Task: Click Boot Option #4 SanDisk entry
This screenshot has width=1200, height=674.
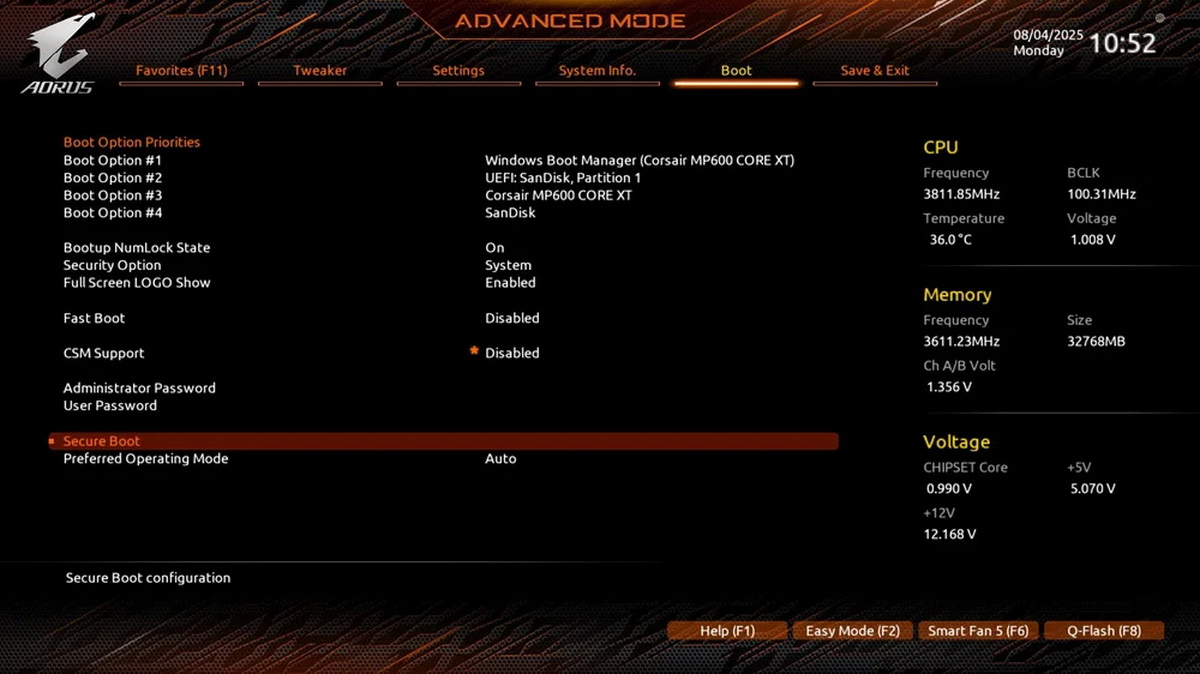Action: tap(510, 213)
